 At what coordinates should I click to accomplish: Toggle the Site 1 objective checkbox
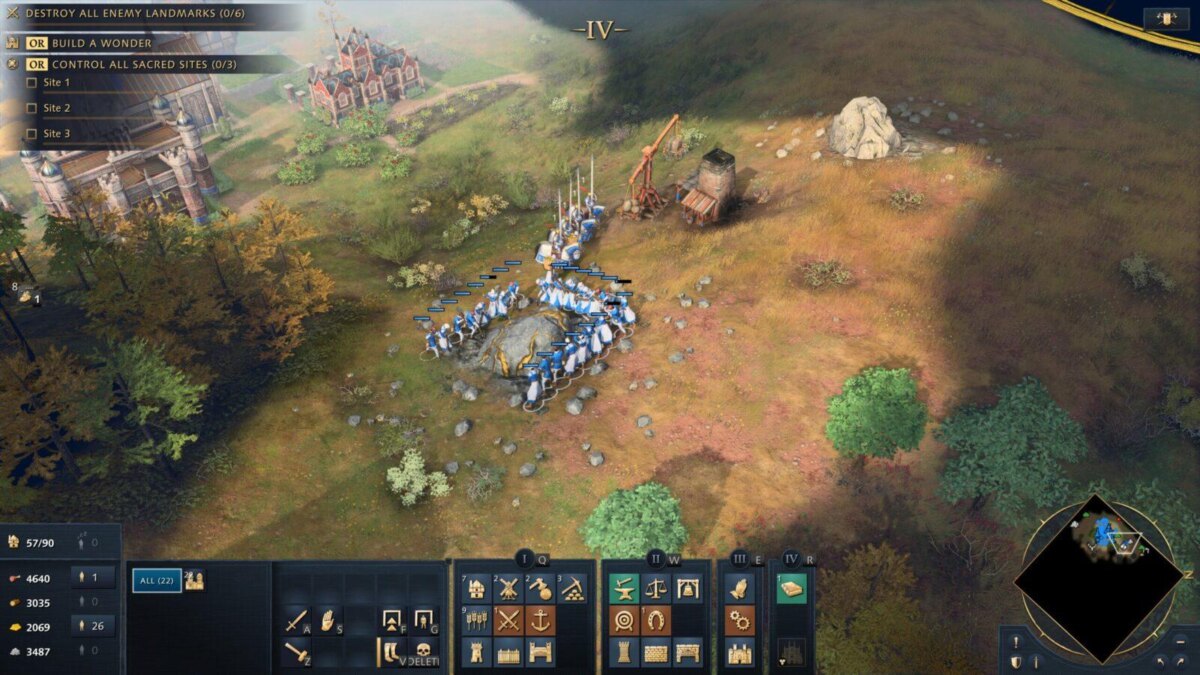point(31,82)
